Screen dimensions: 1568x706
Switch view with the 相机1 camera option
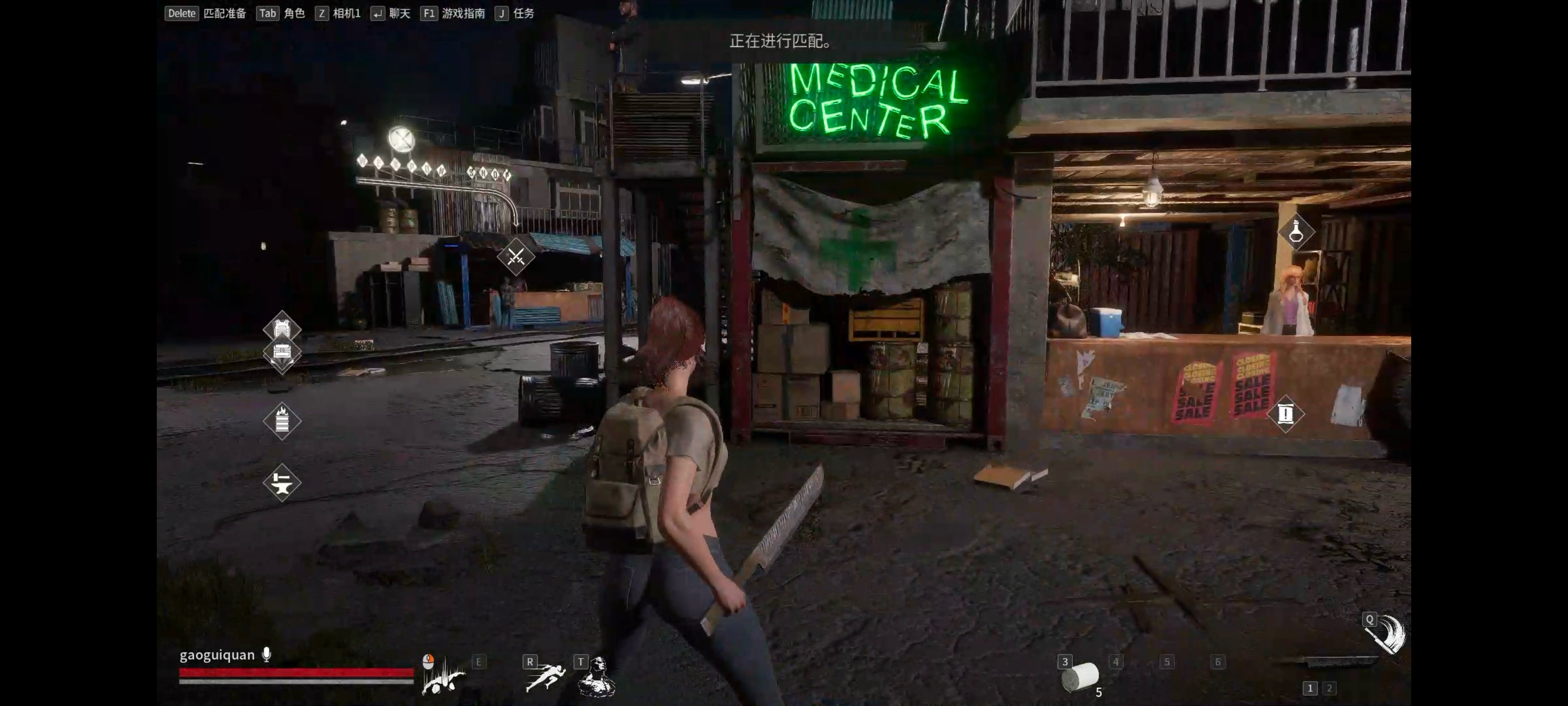[346, 13]
